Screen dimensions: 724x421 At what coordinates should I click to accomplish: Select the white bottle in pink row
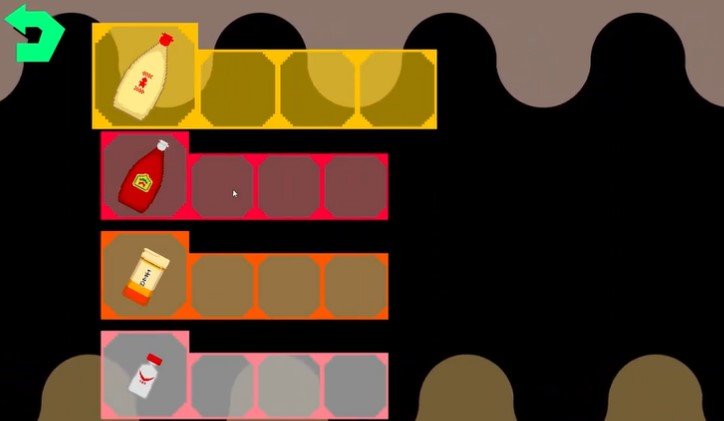click(x=145, y=375)
